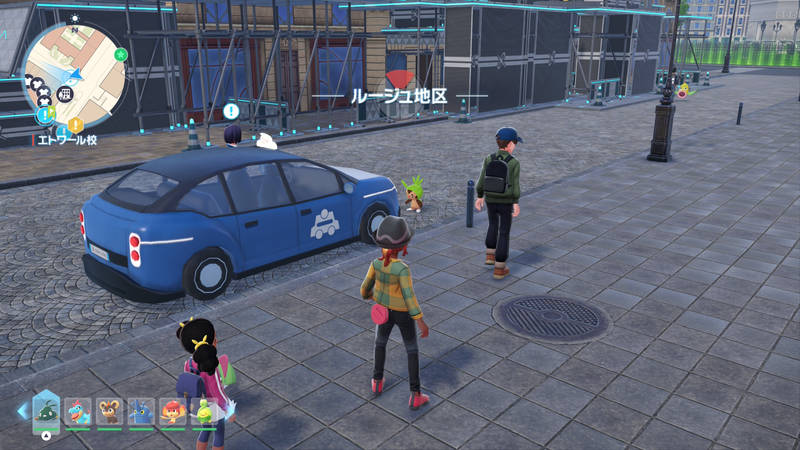Pick the blue horned beetle Pokémon slot
Screen dimensions: 800x450
(x=141, y=412)
